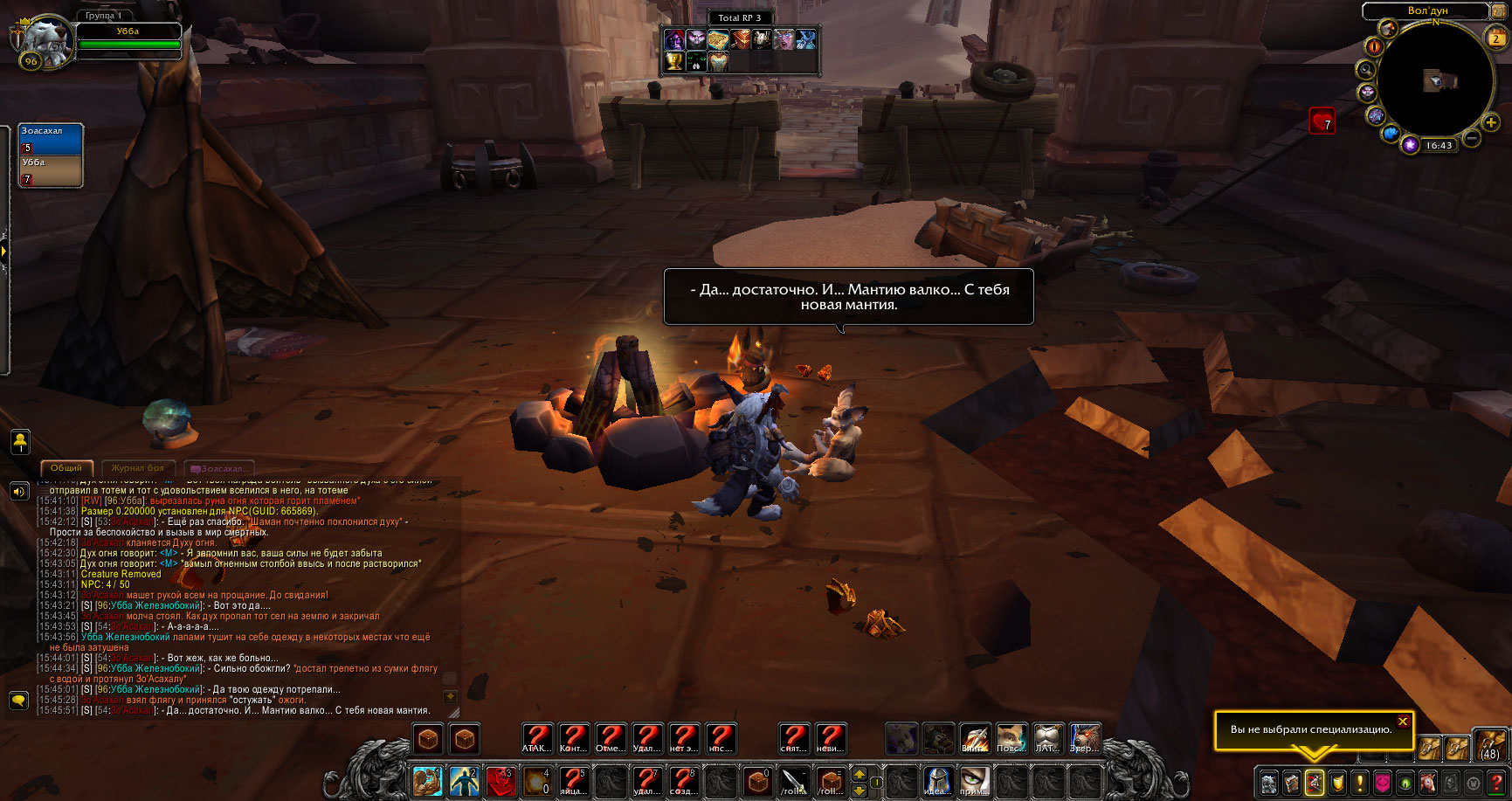Activate the red skull ability in slot 3
1512x801 pixels.
(x=501, y=781)
